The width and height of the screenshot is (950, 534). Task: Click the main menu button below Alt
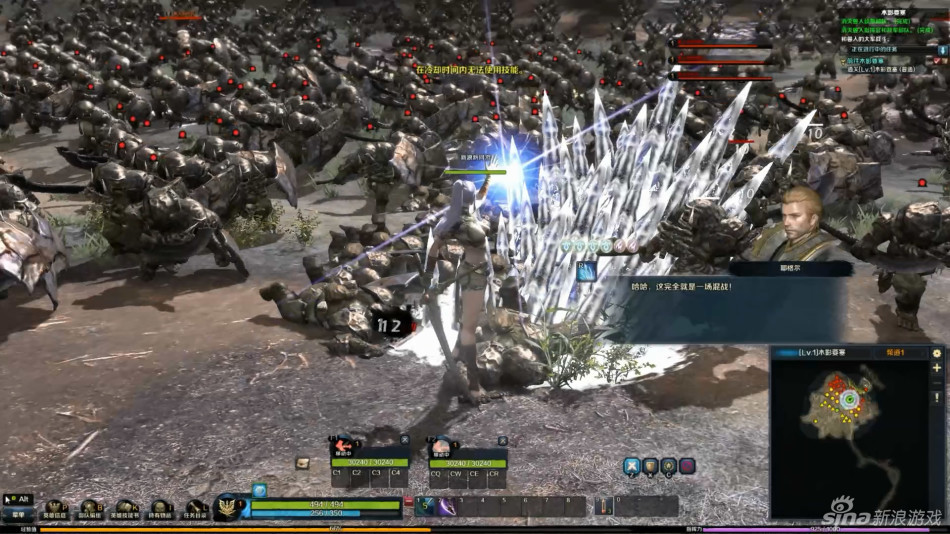(x=17, y=515)
